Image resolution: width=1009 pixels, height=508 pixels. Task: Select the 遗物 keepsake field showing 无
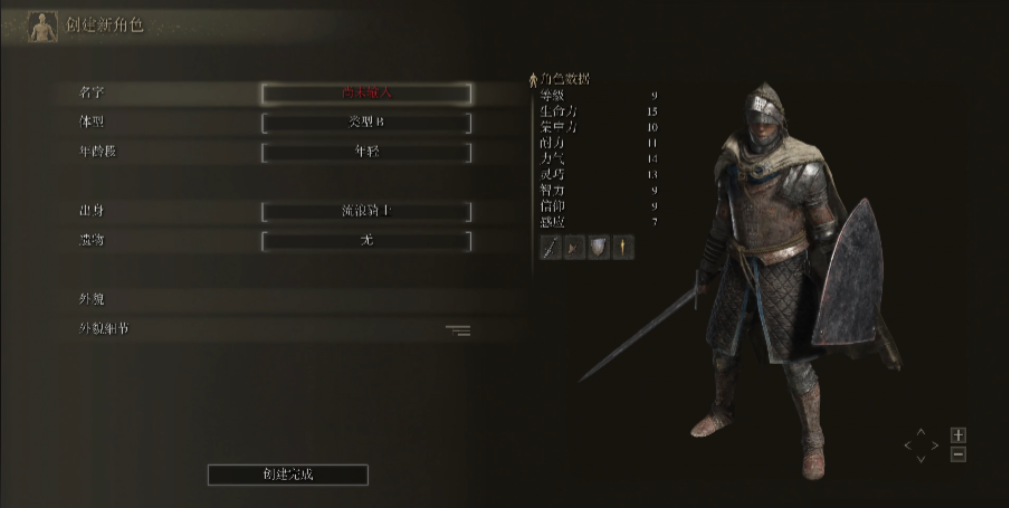(x=366, y=241)
